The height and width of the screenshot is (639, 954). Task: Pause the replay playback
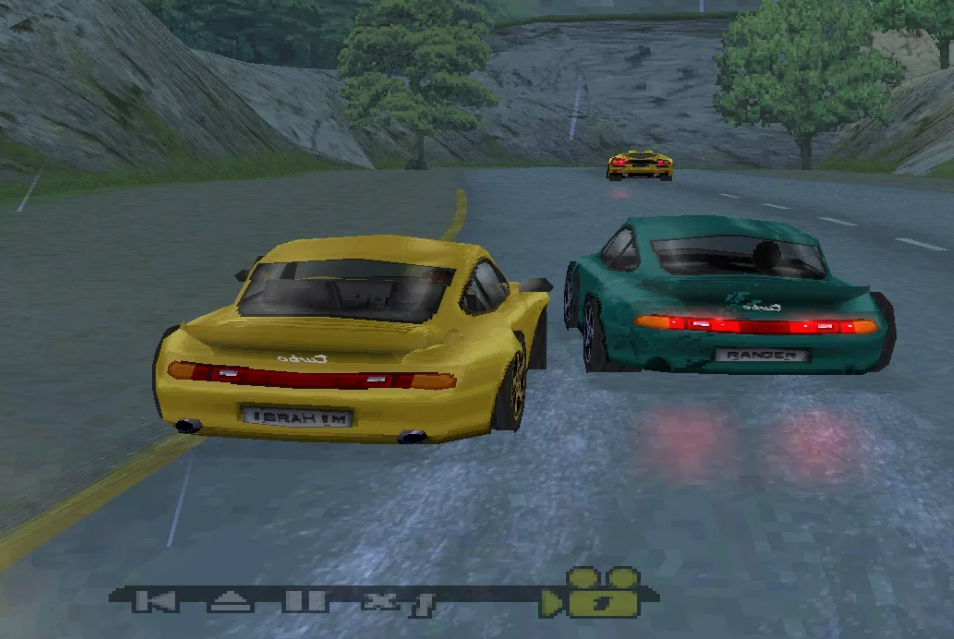pos(304,601)
